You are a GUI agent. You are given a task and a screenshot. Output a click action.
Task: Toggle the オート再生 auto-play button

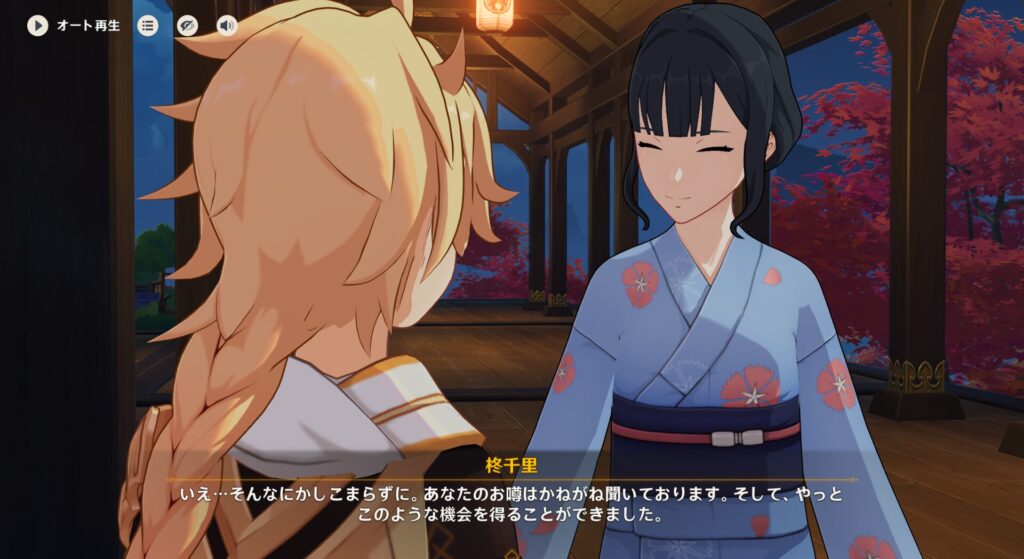coord(38,25)
